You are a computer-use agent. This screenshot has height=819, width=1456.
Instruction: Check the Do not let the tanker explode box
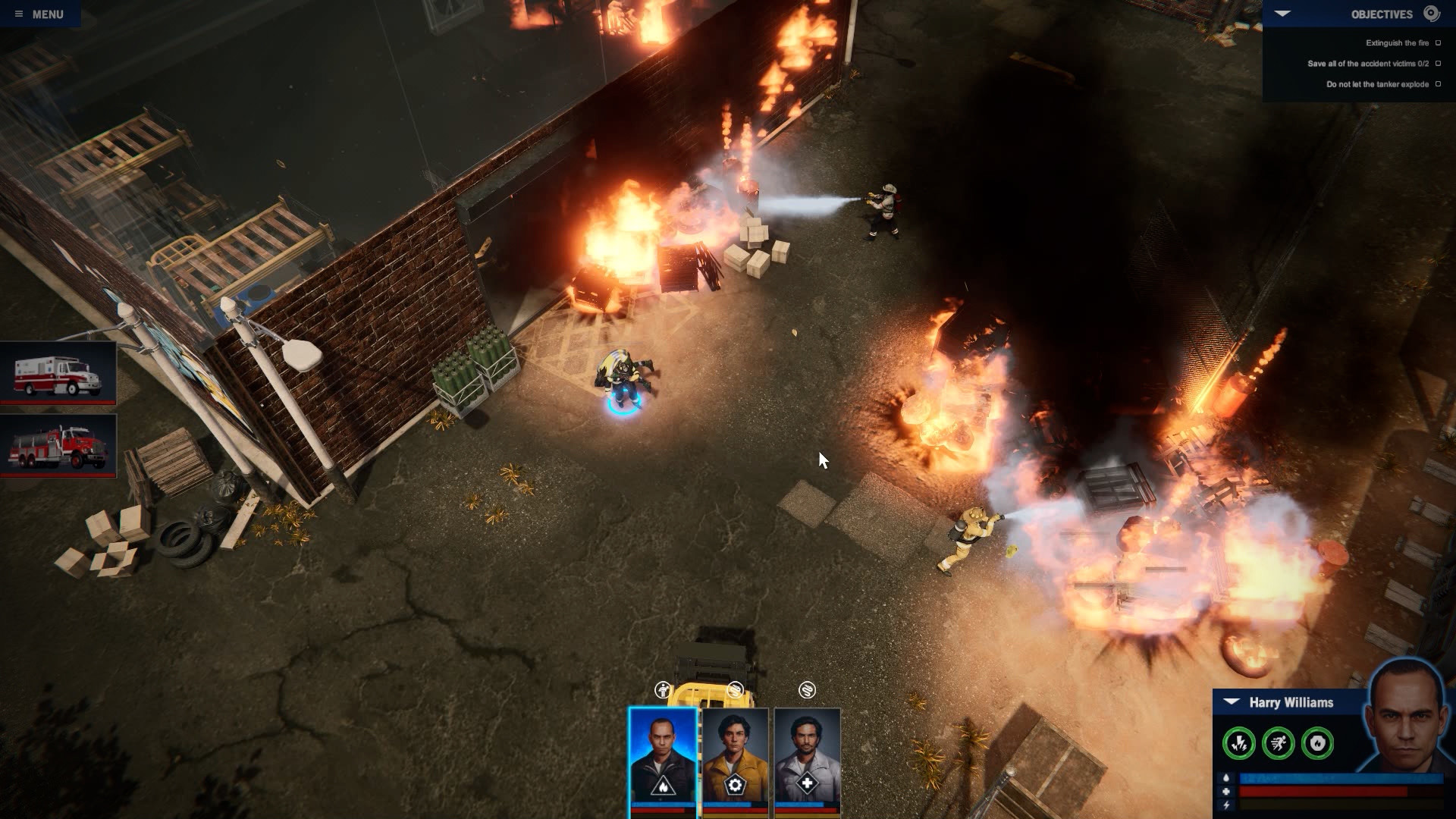pyautogui.click(x=1439, y=84)
